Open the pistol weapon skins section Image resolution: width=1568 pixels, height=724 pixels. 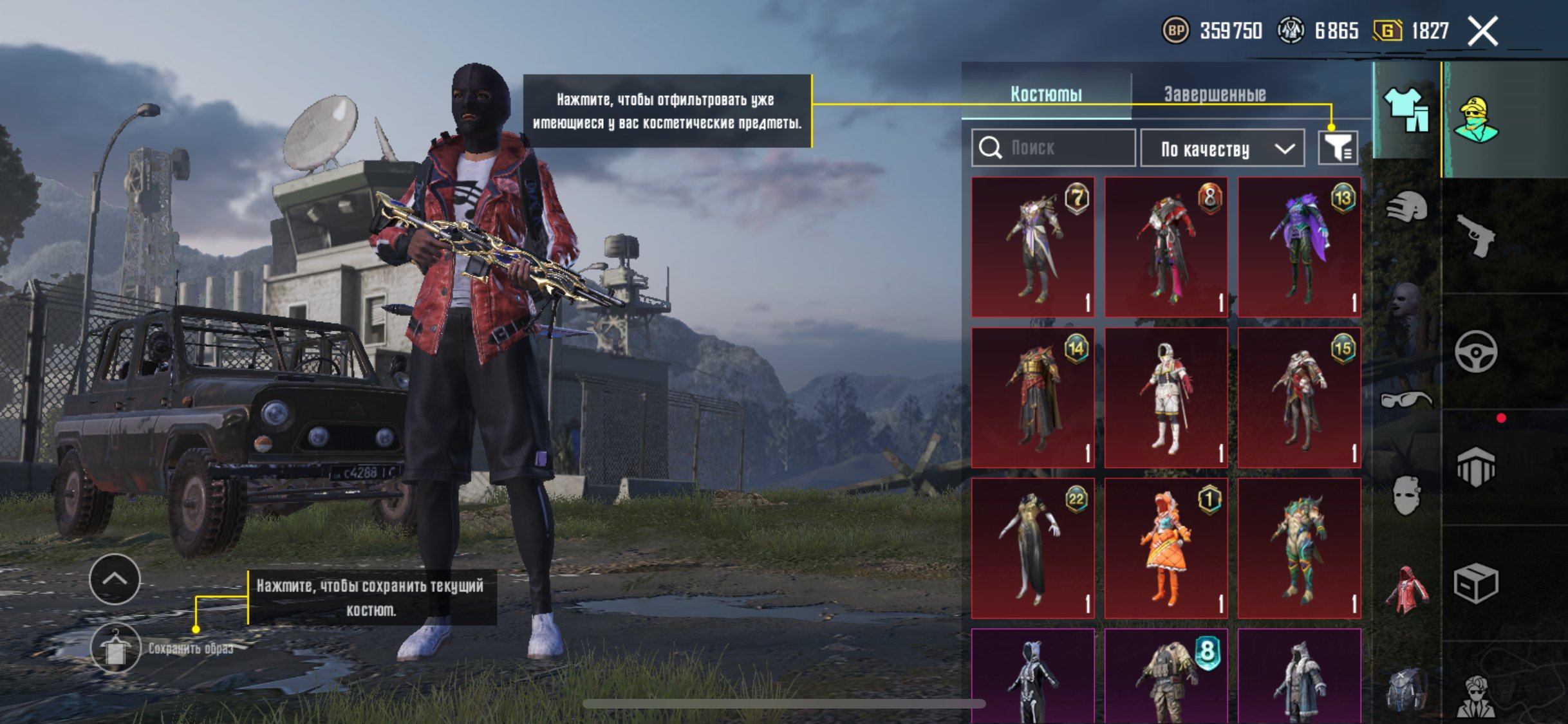tap(1475, 236)
